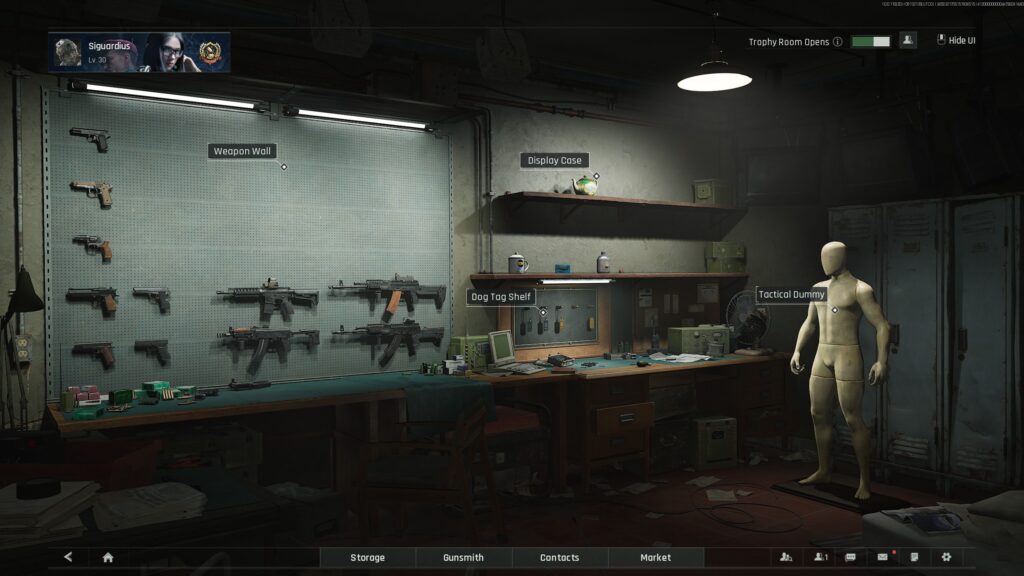Open the settings gear icon

(945, 557)
